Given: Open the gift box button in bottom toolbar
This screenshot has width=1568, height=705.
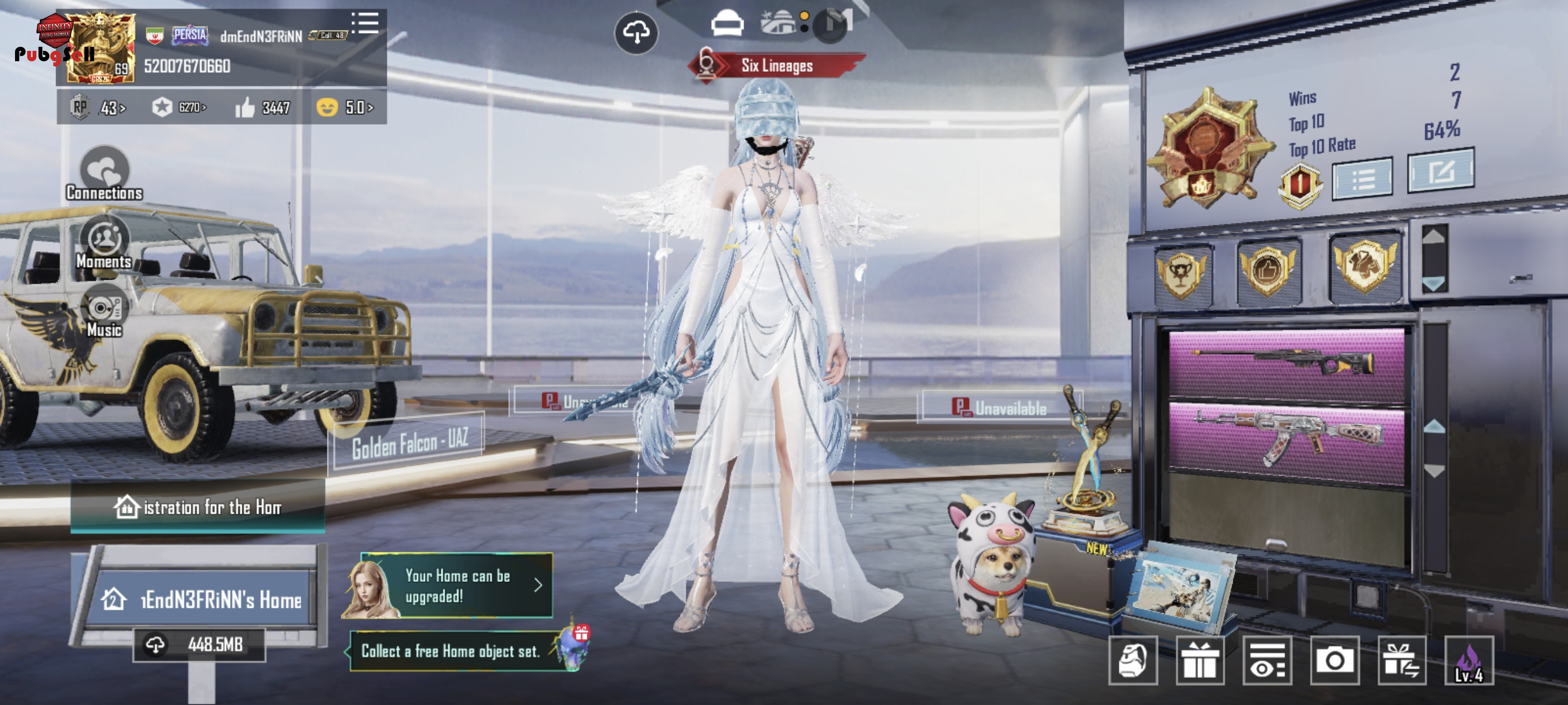Looking at the screenshot, I should (x=1199, y=661).
